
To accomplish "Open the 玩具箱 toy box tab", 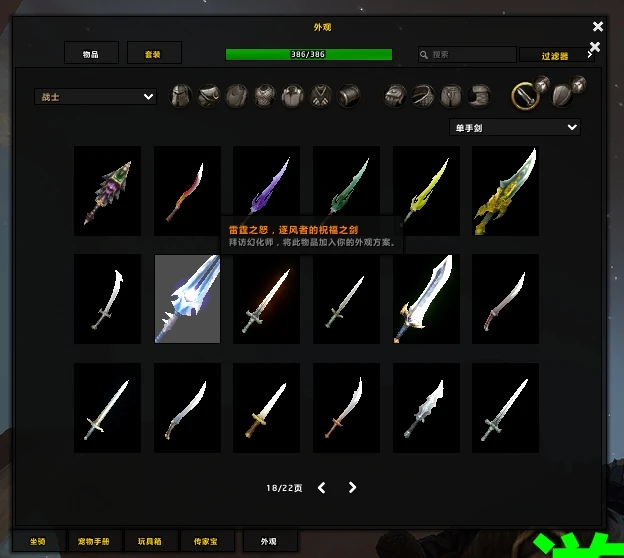I will pos(155,541).
